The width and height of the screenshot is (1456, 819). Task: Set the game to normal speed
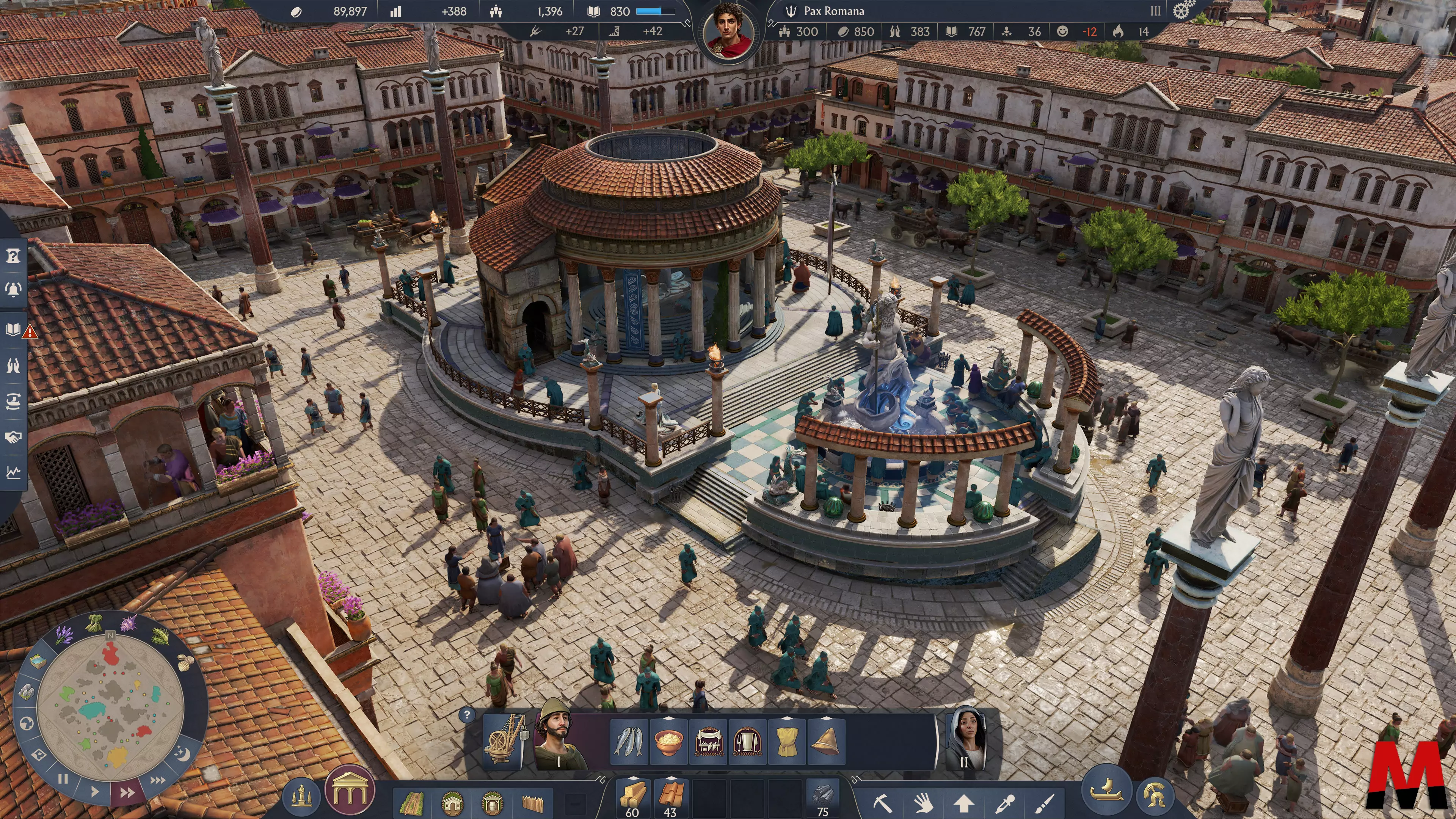94,791
